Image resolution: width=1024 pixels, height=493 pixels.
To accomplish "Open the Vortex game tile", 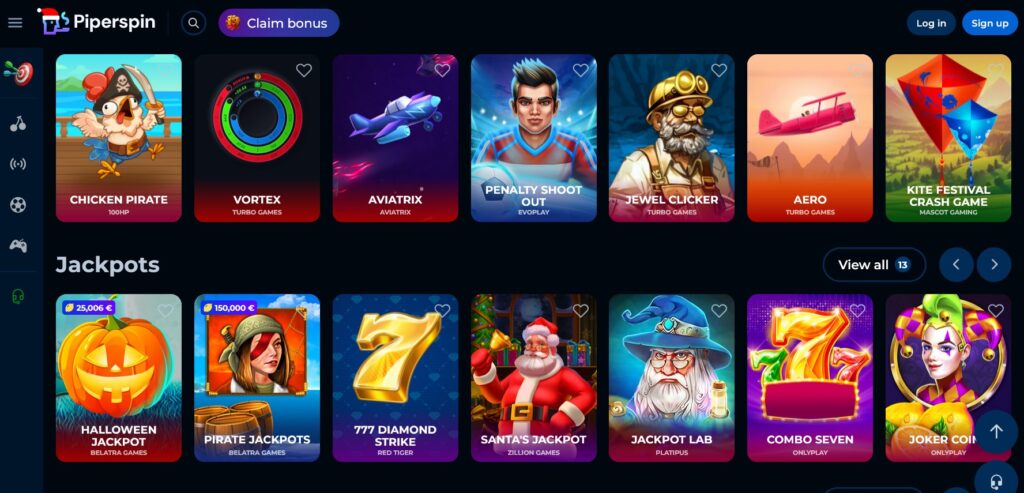I will (x=257, y=137).
